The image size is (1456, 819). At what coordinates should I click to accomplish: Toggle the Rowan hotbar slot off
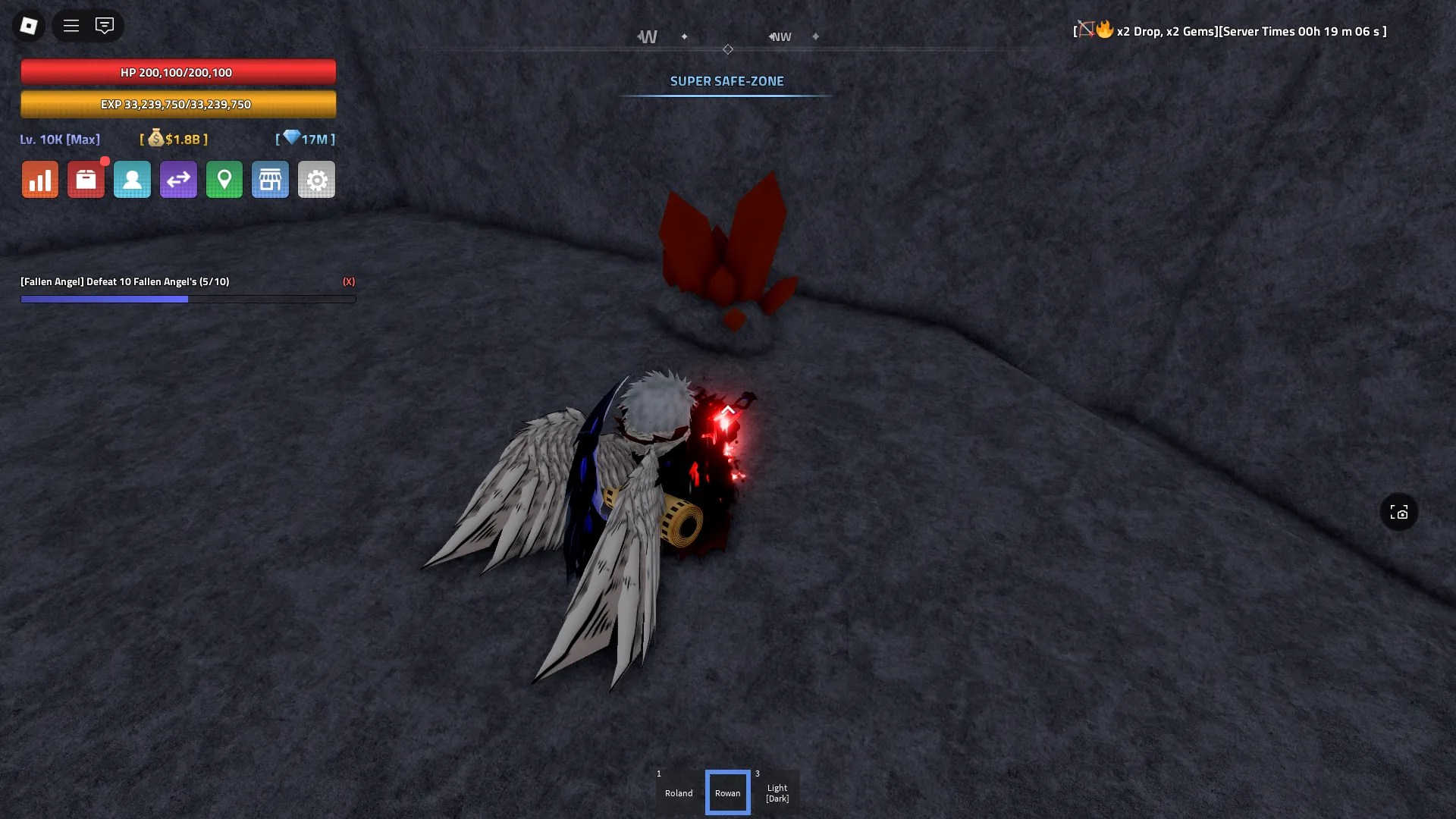727,792
